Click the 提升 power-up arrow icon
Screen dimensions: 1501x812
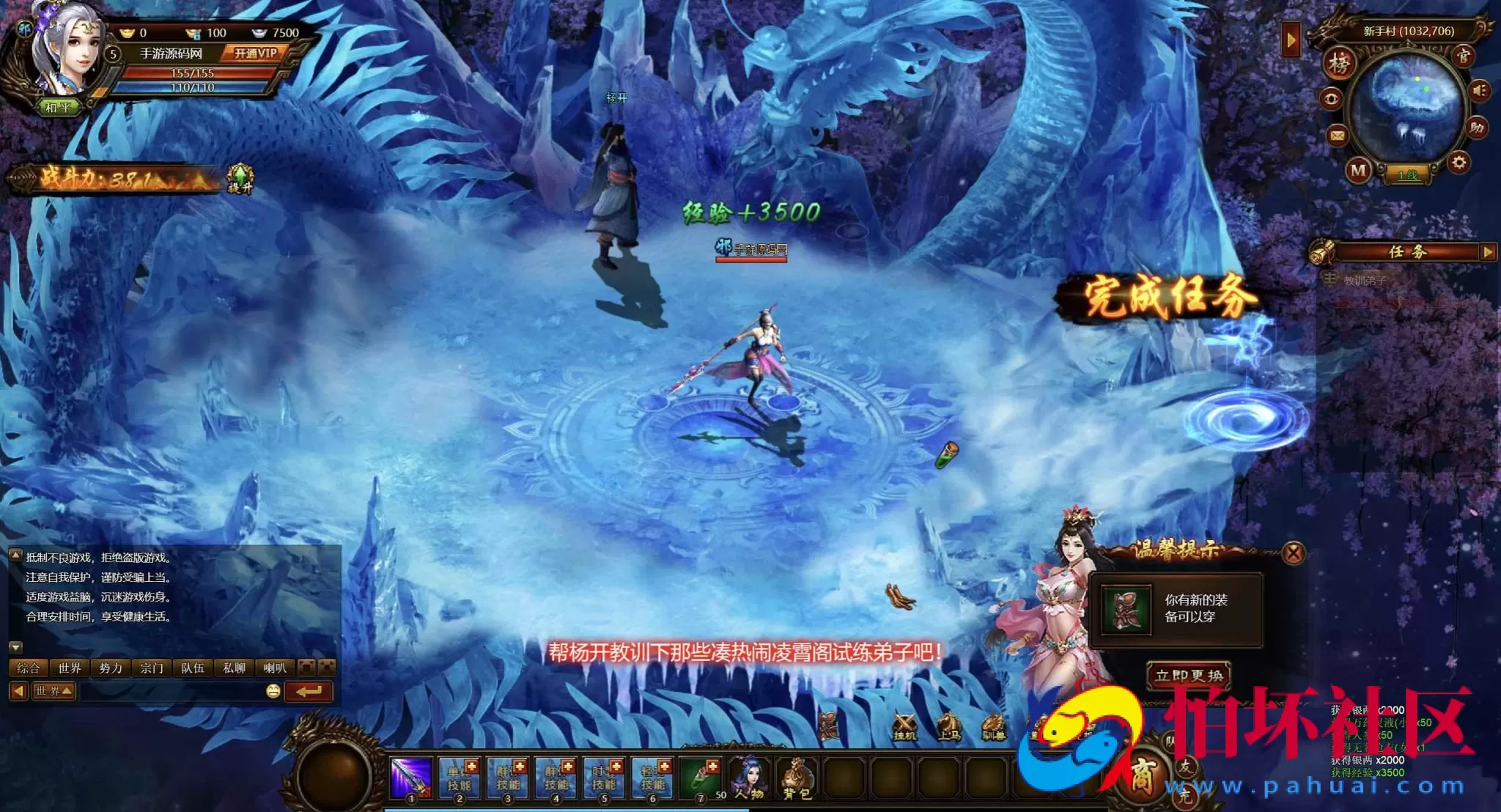pos(240,178)
